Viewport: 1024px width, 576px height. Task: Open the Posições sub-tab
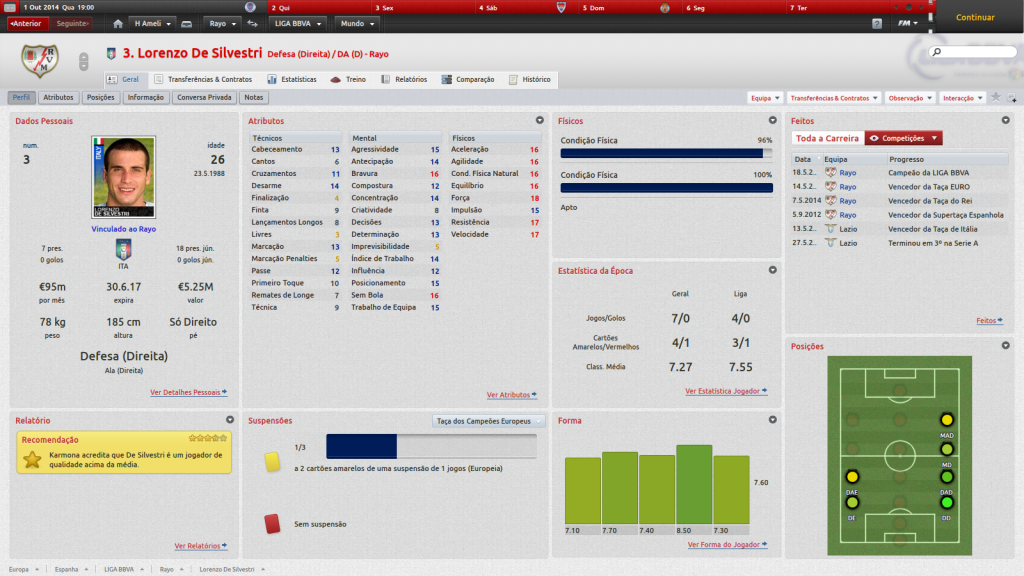(x=101, y=98)
